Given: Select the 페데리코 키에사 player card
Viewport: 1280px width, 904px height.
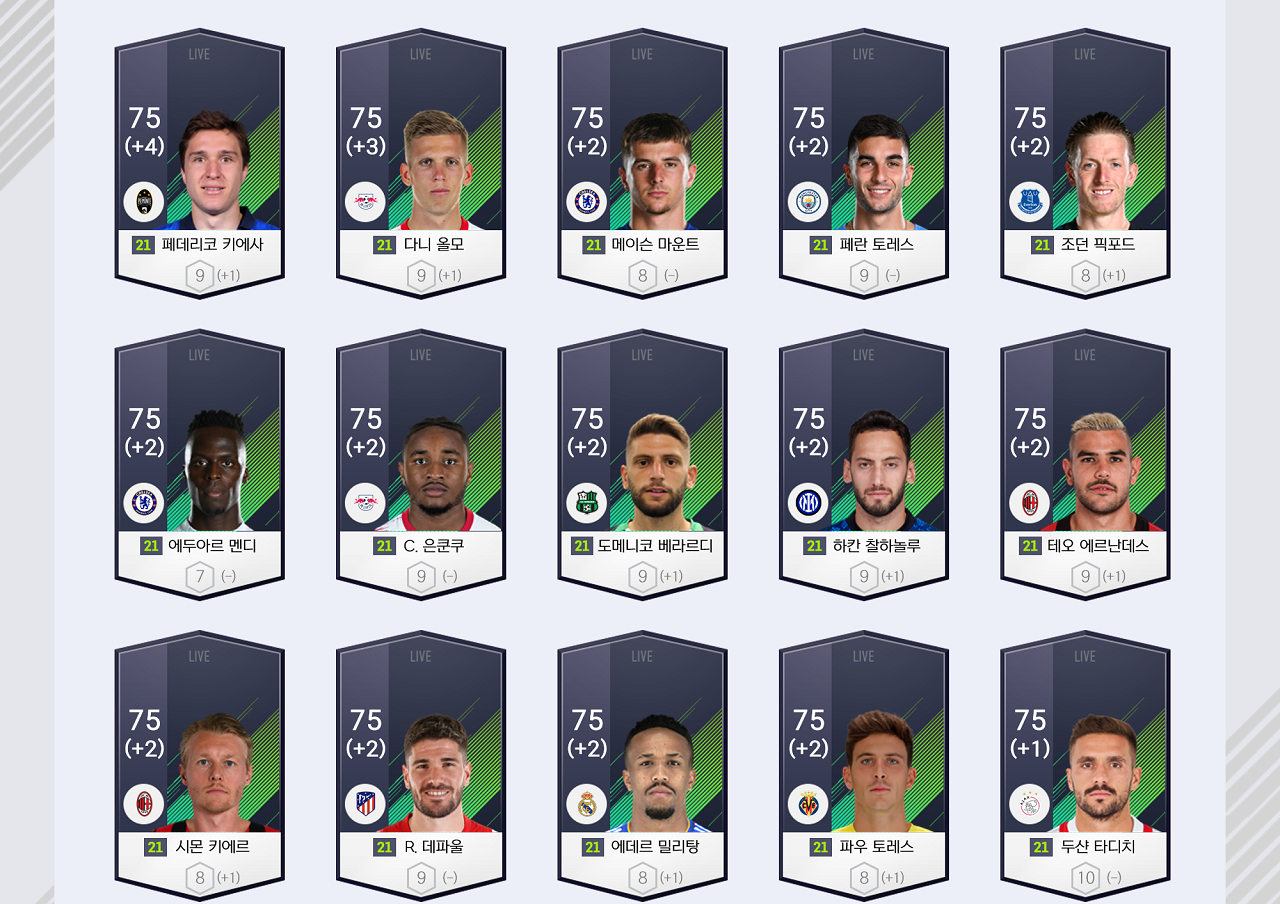Looking at the screenshot, I should click(199, 165).
